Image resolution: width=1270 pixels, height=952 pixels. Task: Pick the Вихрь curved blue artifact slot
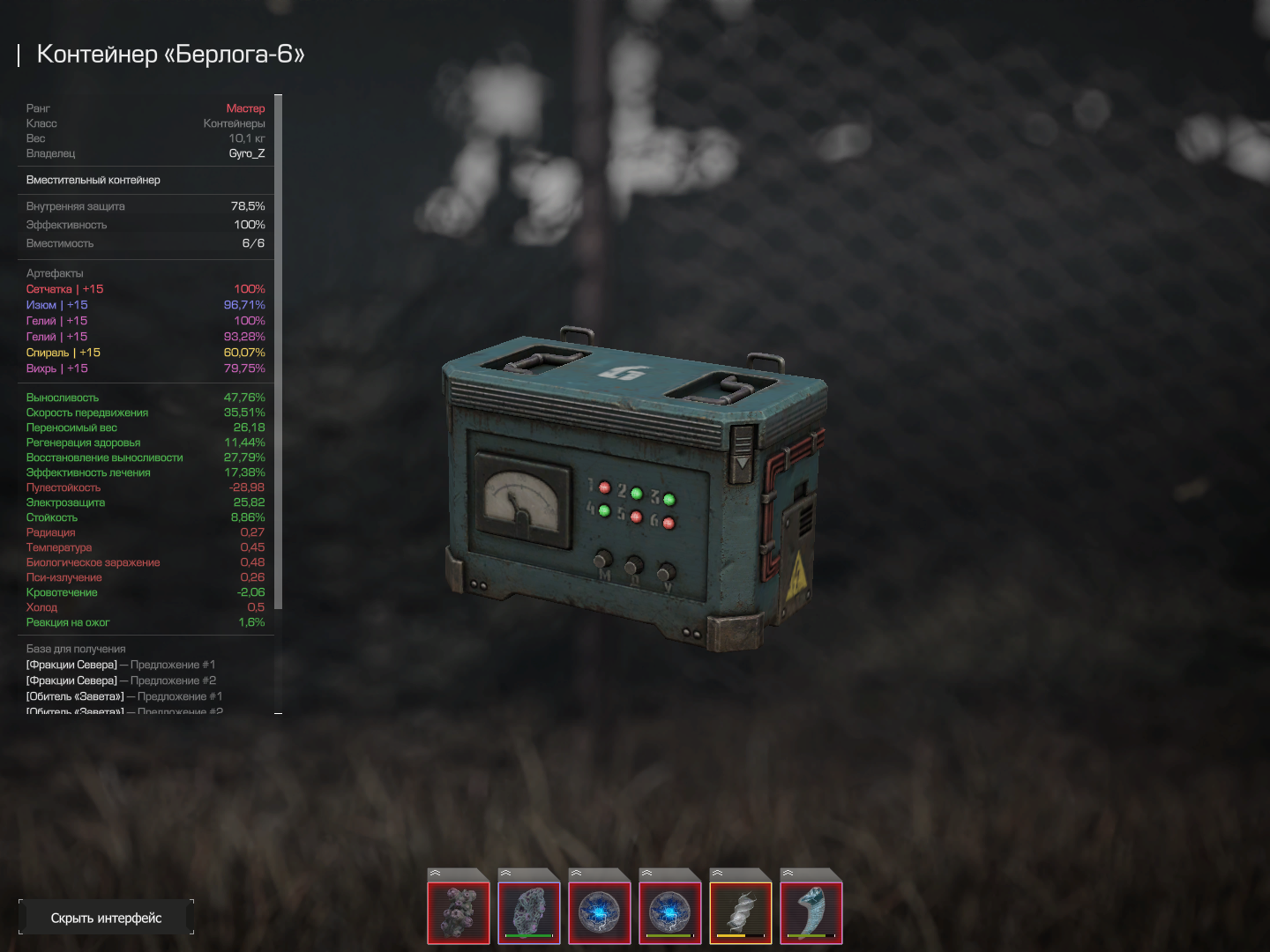(x=811, y=912)
